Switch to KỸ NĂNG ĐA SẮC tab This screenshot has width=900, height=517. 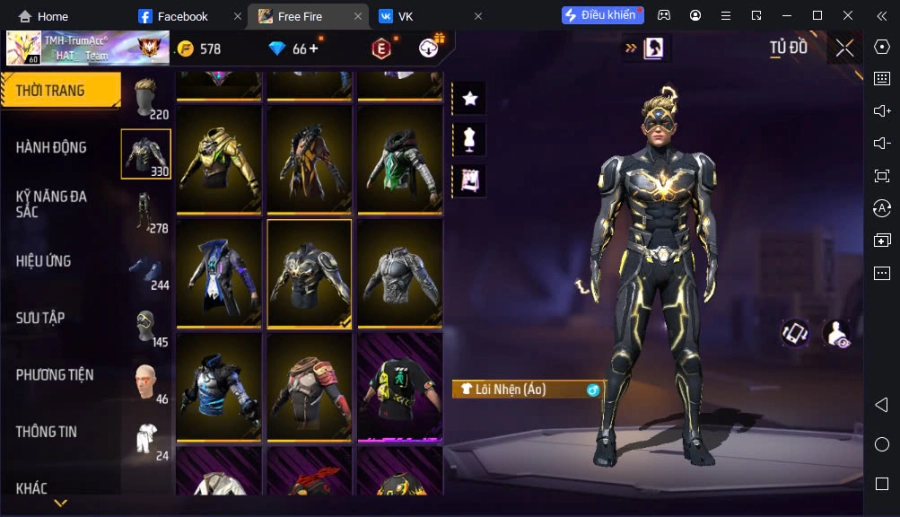click(52, 204)
